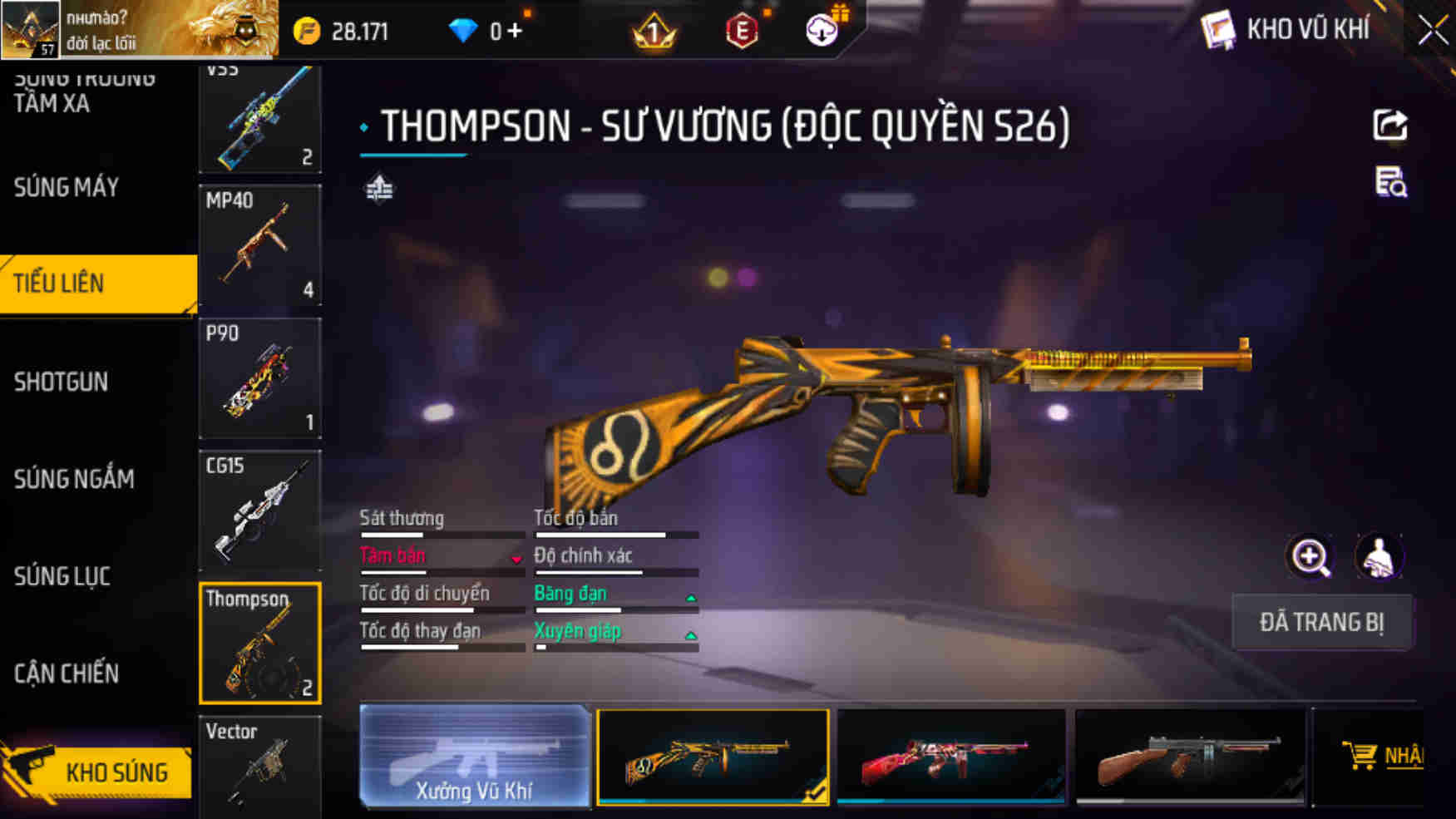Select the SÚNG NGẮM category tab
Viewport: 1456px width, 819px height.
click(x=73, y=479)
